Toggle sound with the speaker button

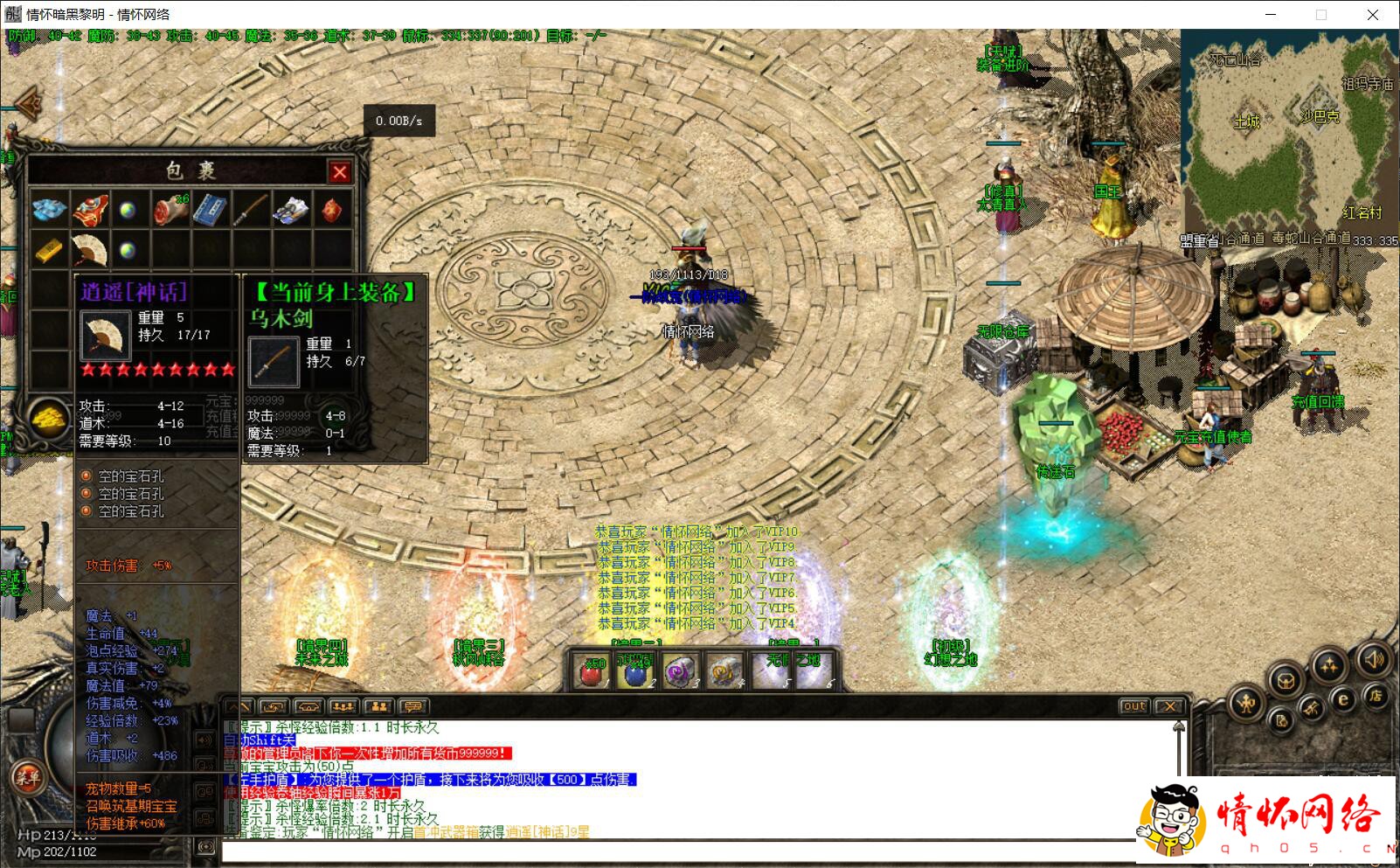point(1375,660)
